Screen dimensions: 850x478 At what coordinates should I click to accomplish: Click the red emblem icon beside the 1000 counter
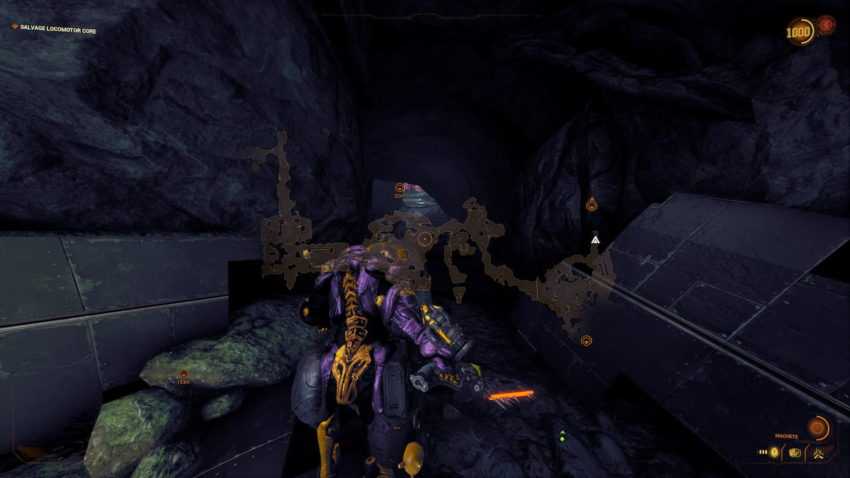pos(826,25)
